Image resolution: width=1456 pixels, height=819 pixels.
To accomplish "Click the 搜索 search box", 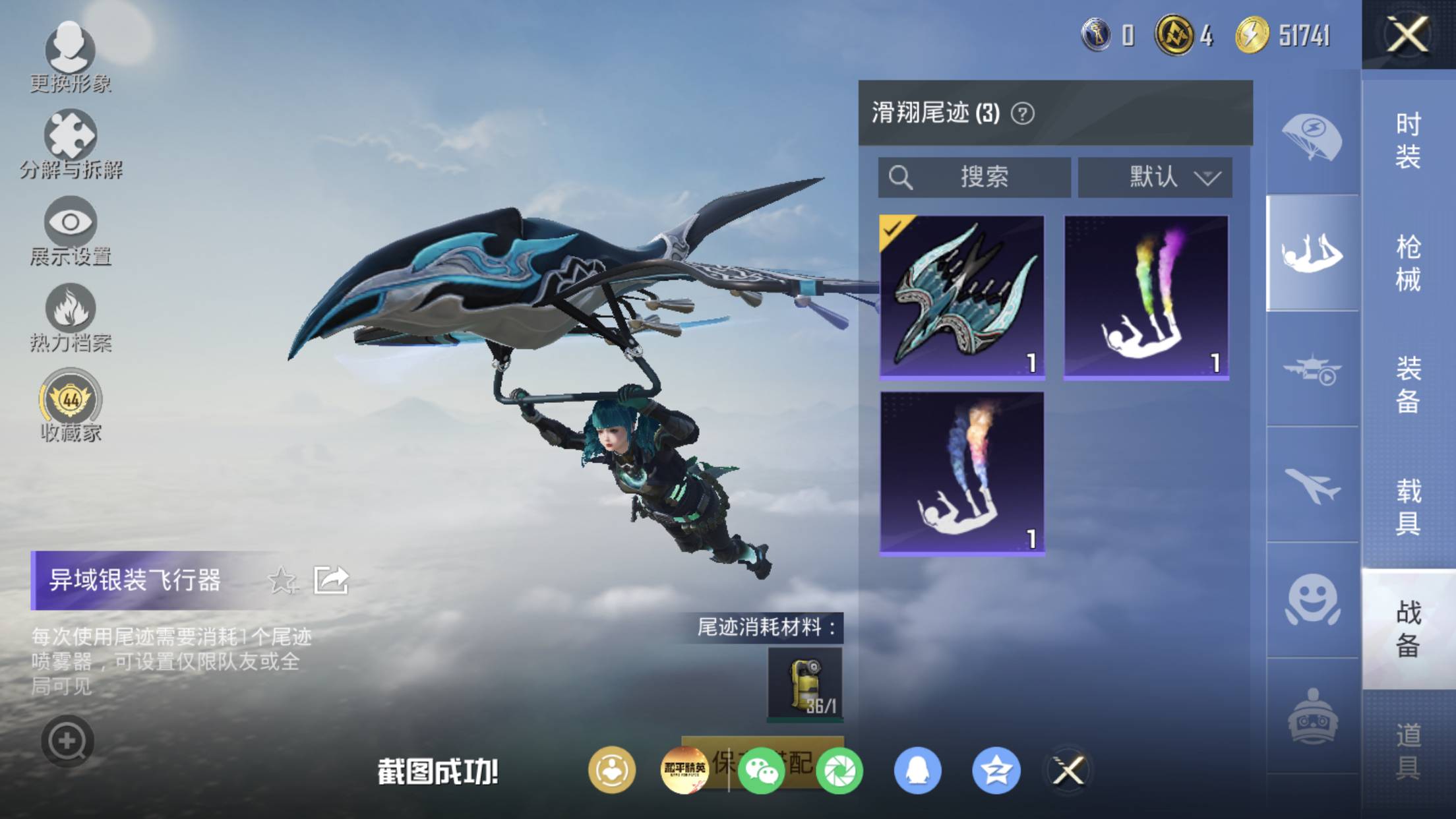I will (x=974, y=177).
